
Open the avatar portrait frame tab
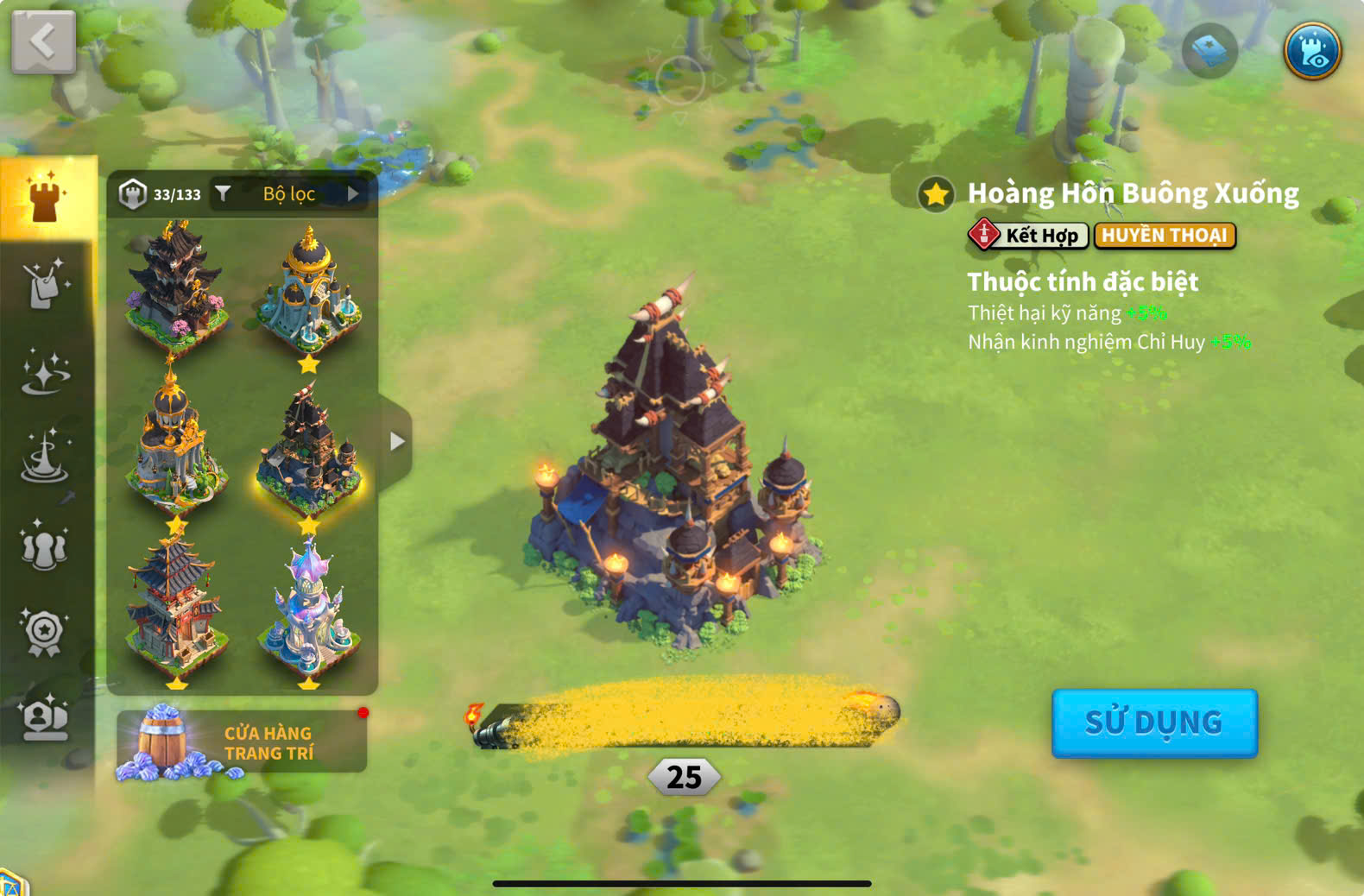tap(45, 718)
